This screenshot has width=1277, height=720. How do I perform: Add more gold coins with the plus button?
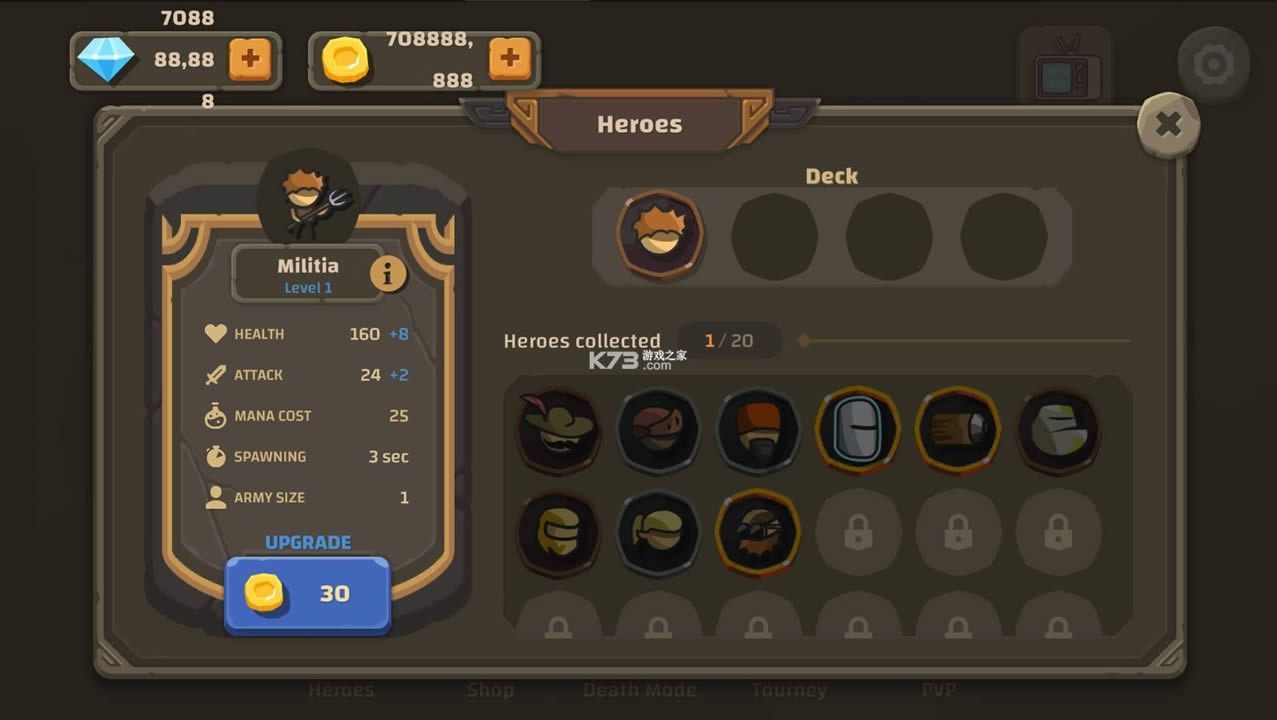coord(509,59)
